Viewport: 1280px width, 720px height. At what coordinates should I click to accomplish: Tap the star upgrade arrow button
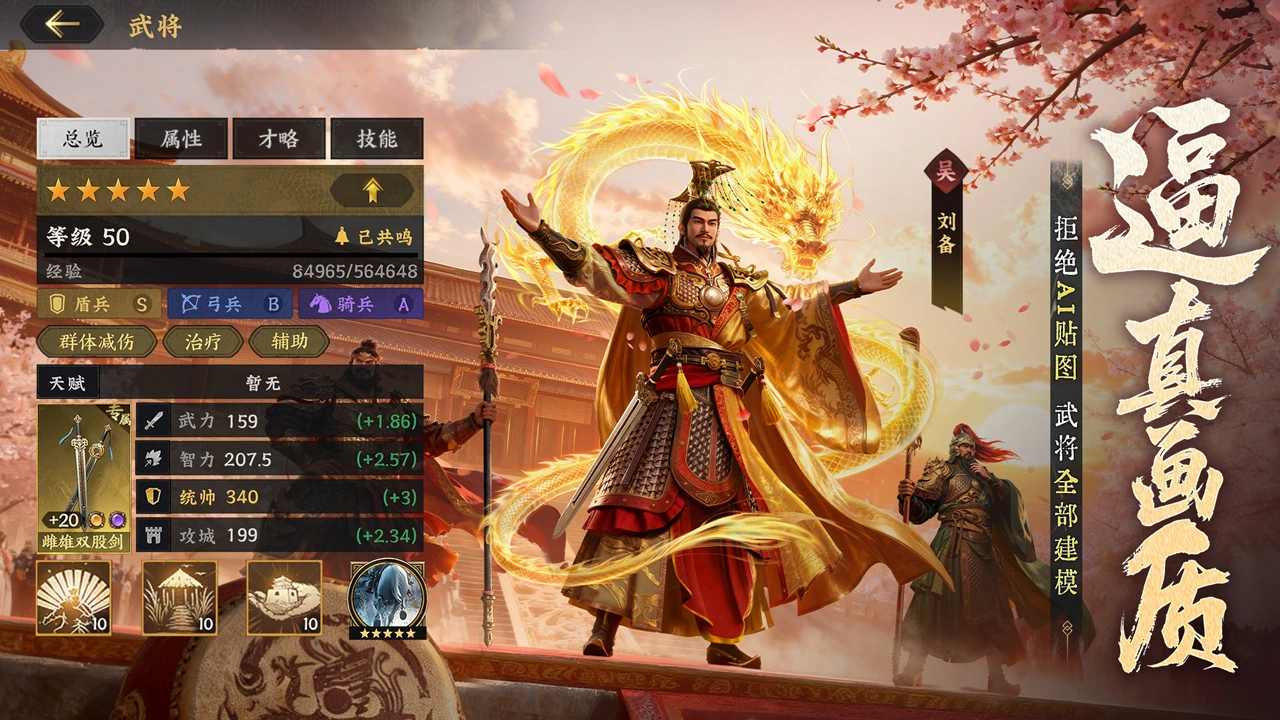point(371,190)
